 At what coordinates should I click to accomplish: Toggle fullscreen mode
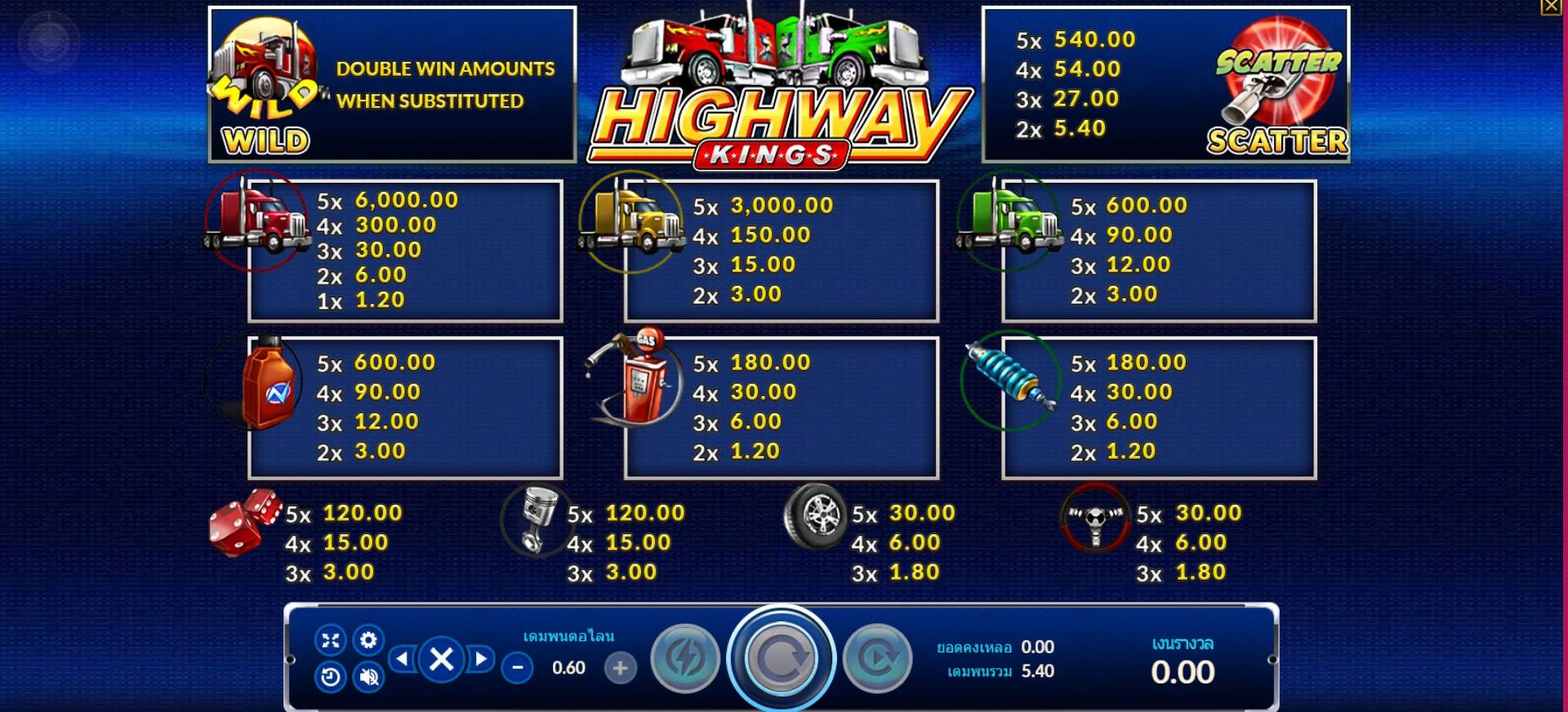(330, 642)
